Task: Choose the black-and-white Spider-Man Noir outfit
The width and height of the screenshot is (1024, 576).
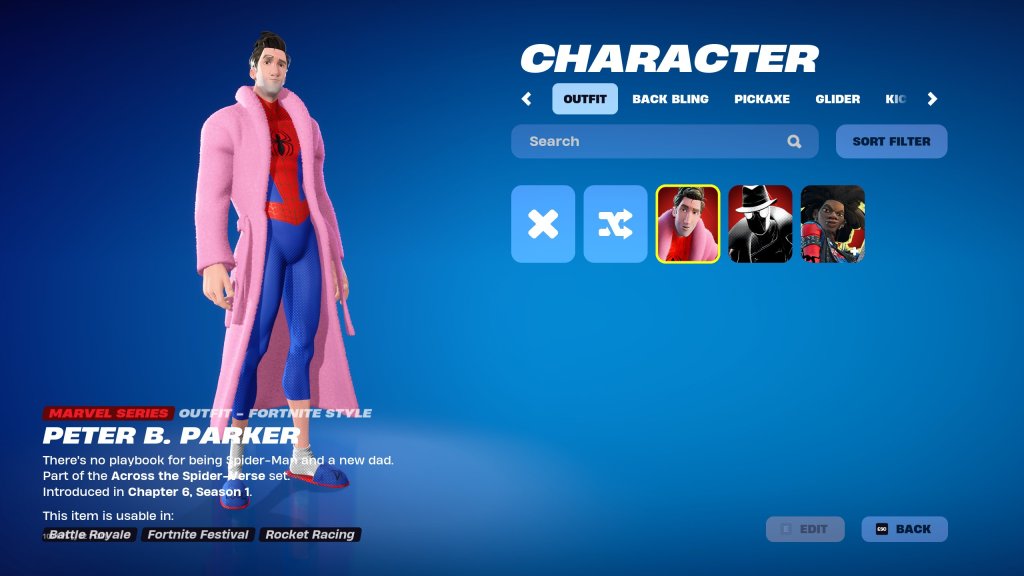Action: pyautogui.click(x=760, y=224)
